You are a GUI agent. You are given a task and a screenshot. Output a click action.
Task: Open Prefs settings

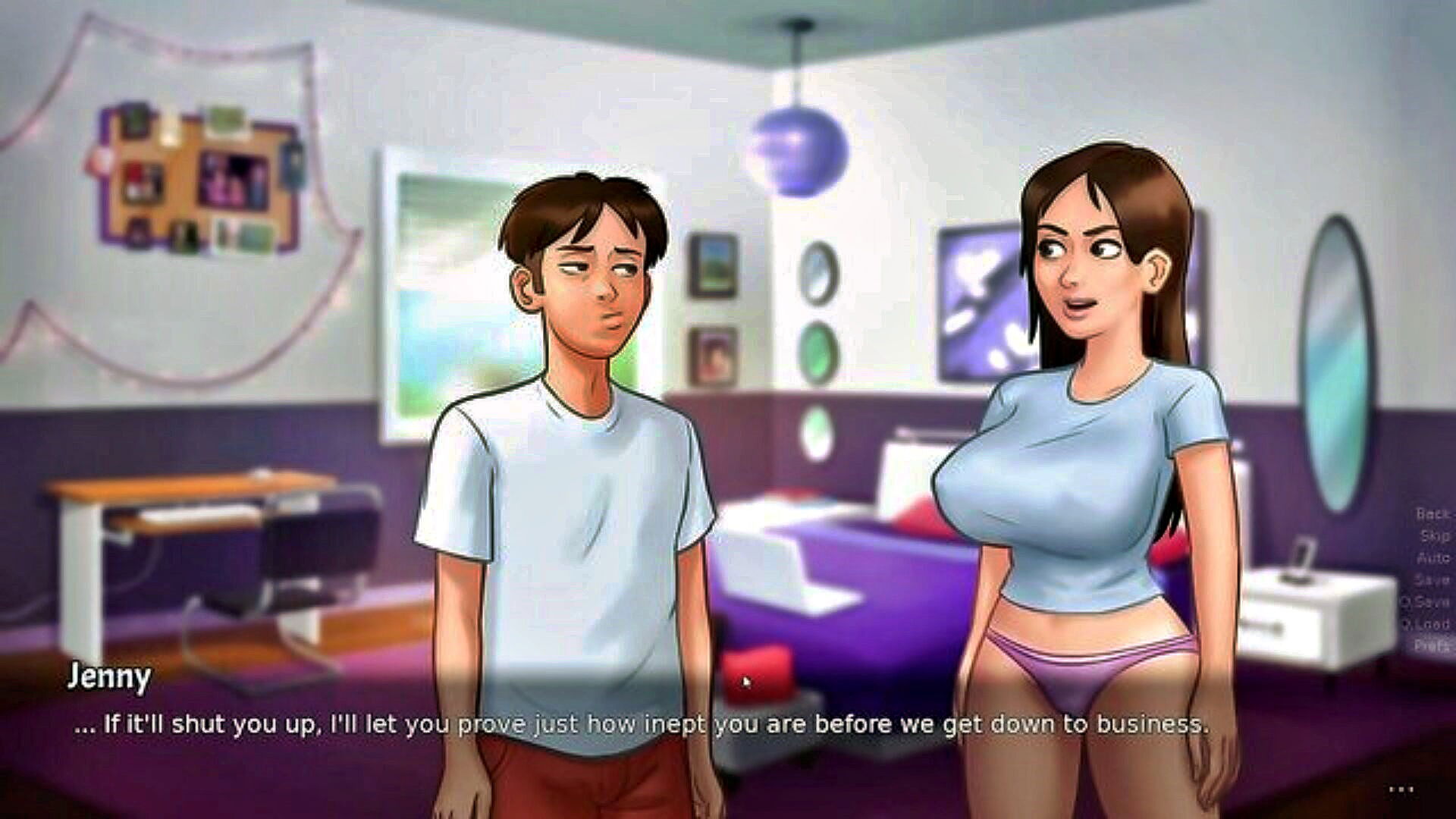[1432, 646]
